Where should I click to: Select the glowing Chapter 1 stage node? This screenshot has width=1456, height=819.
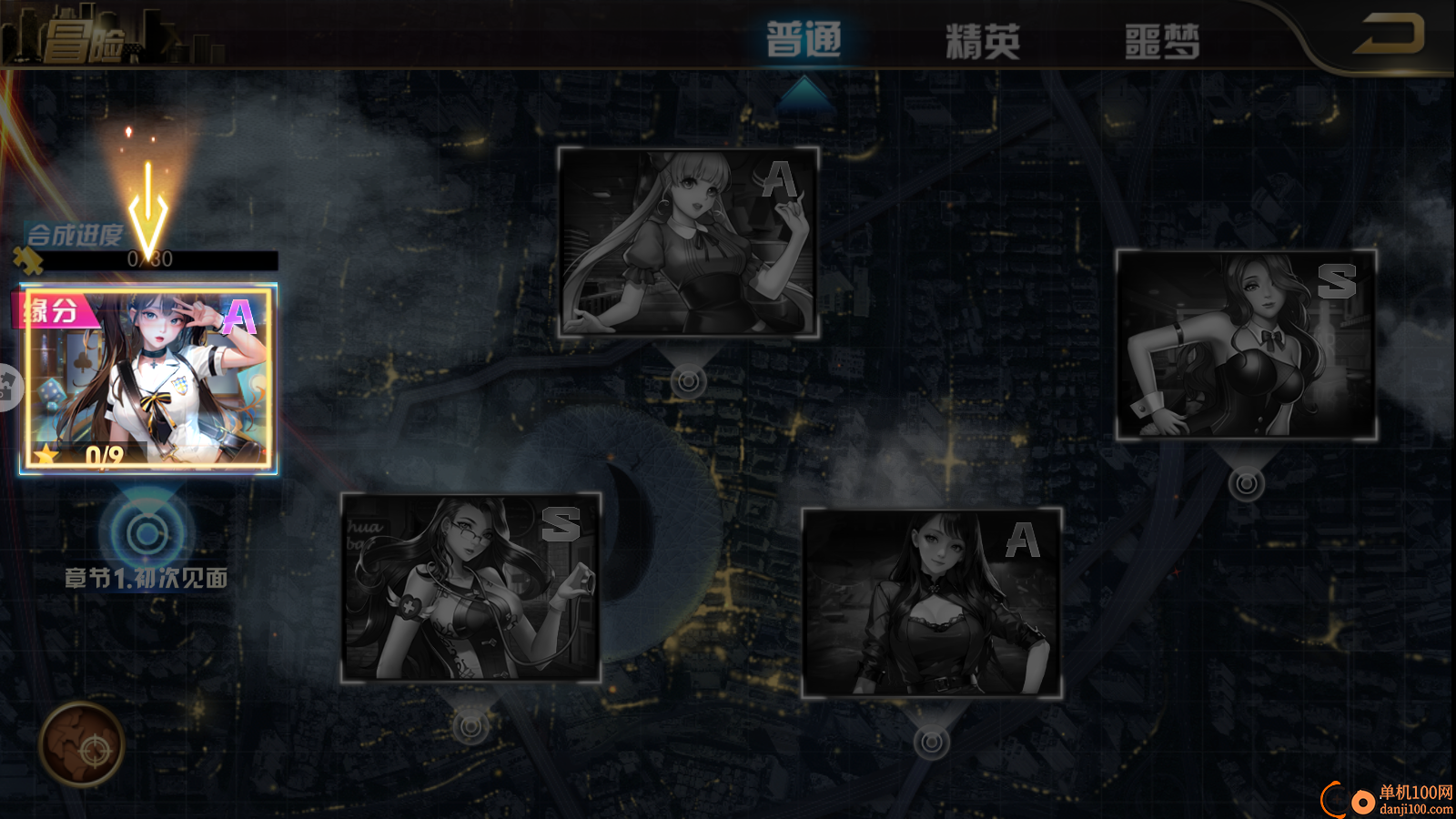tap(146, 532)
